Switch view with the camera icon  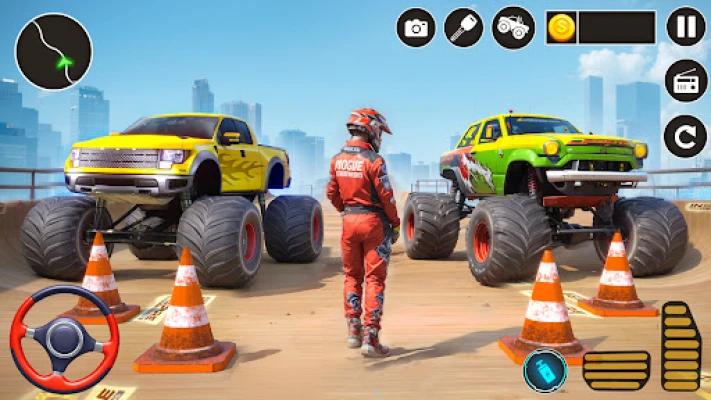(x=416, y=27)
